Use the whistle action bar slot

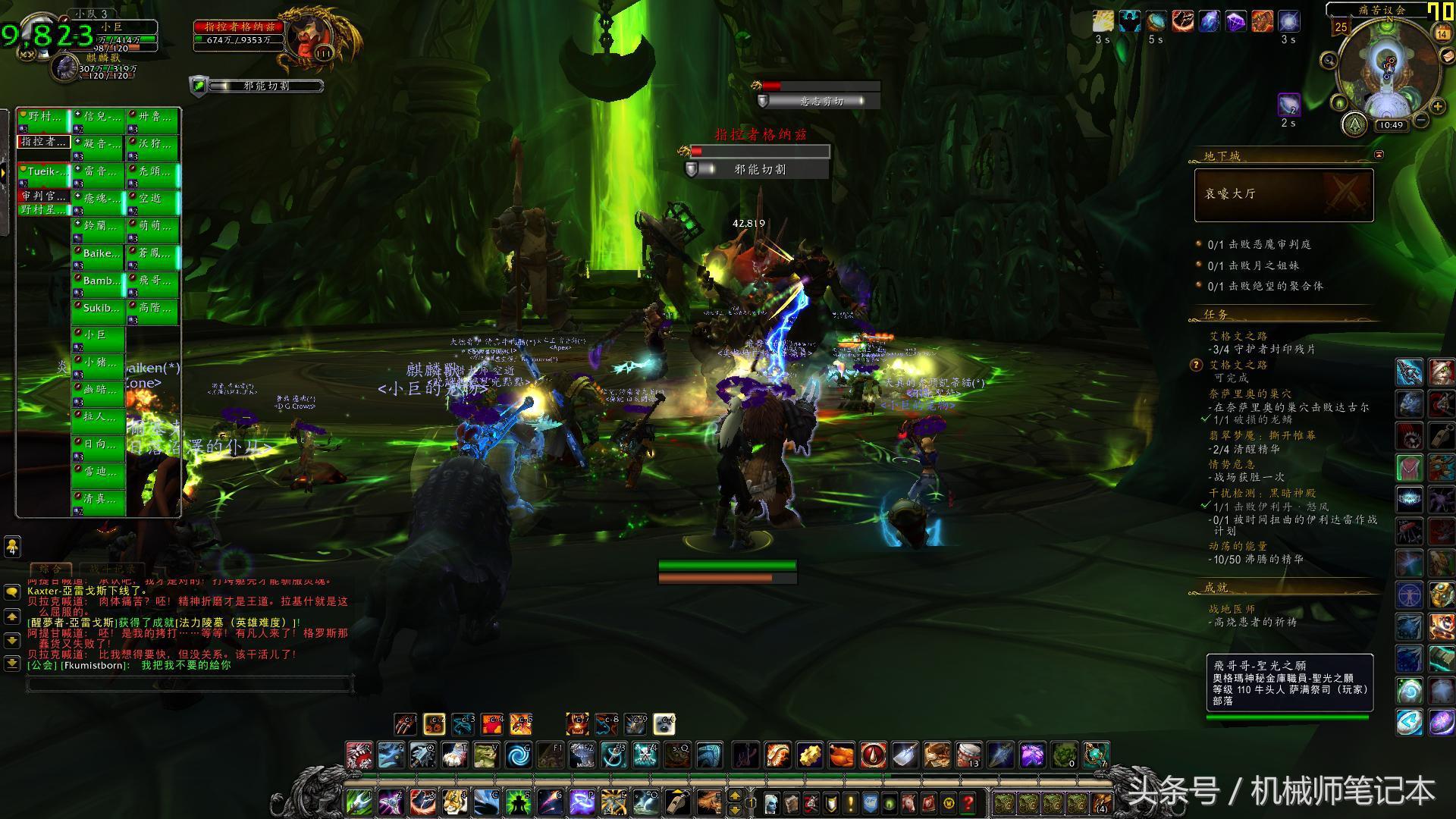coord(676,802)
